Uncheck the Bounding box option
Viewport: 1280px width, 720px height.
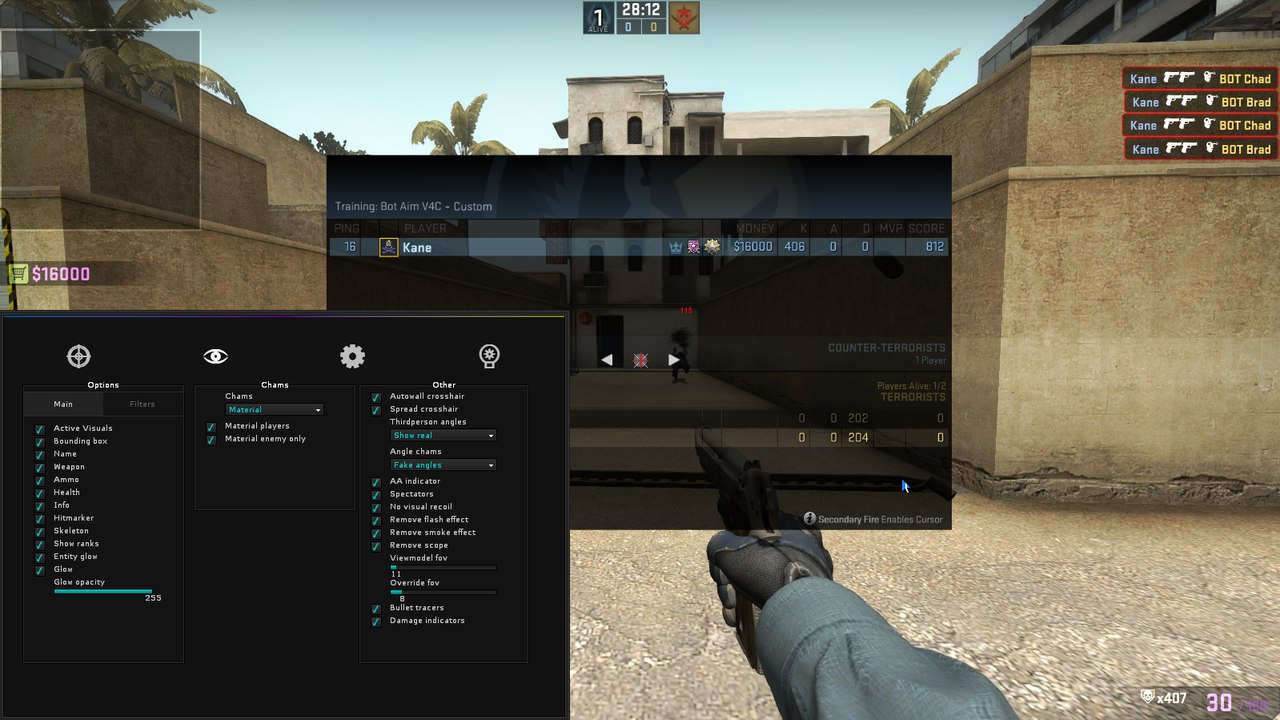pyautogui.click(x=39, y=441)
